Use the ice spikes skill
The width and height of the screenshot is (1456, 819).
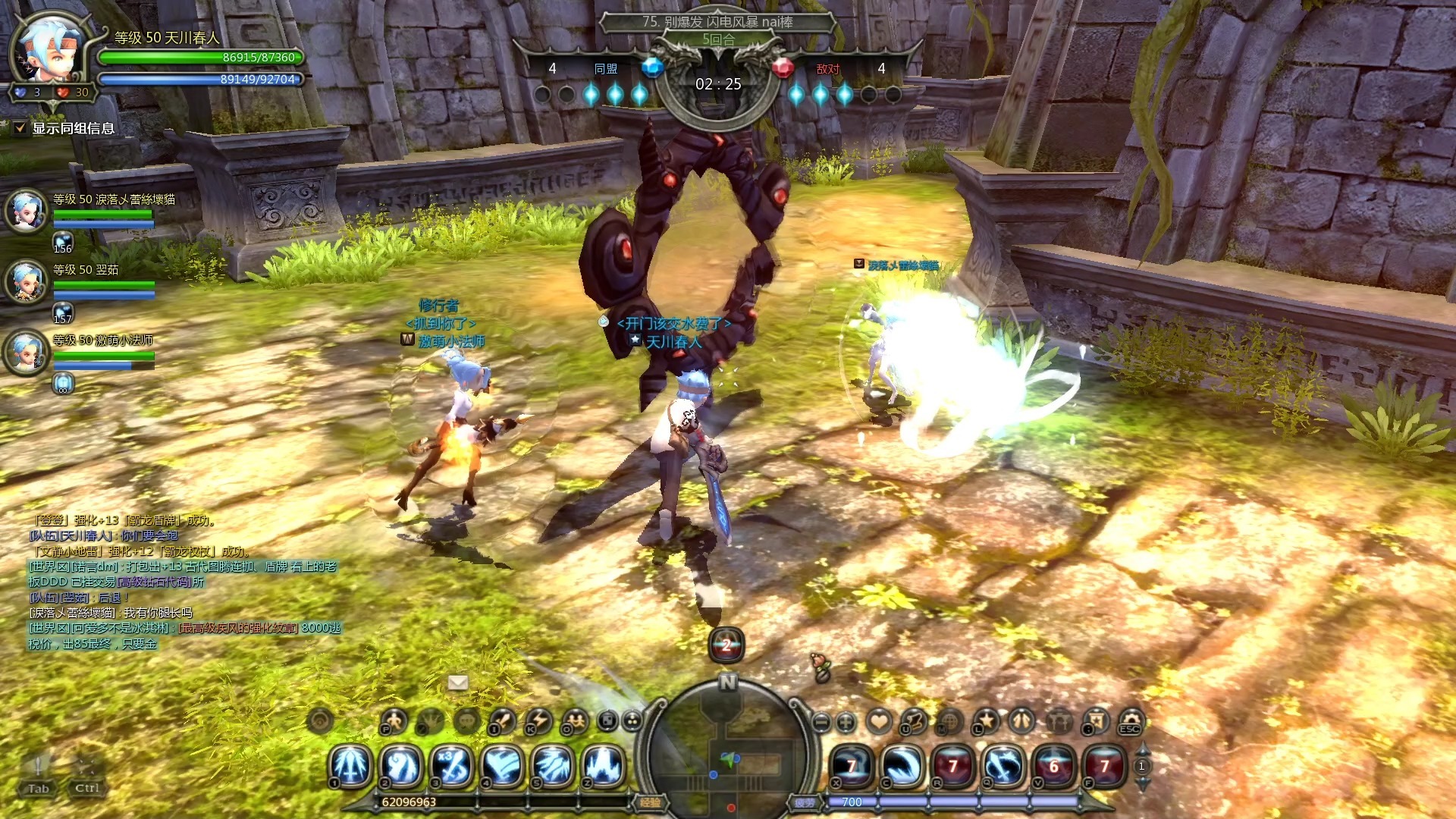[603, 766]
